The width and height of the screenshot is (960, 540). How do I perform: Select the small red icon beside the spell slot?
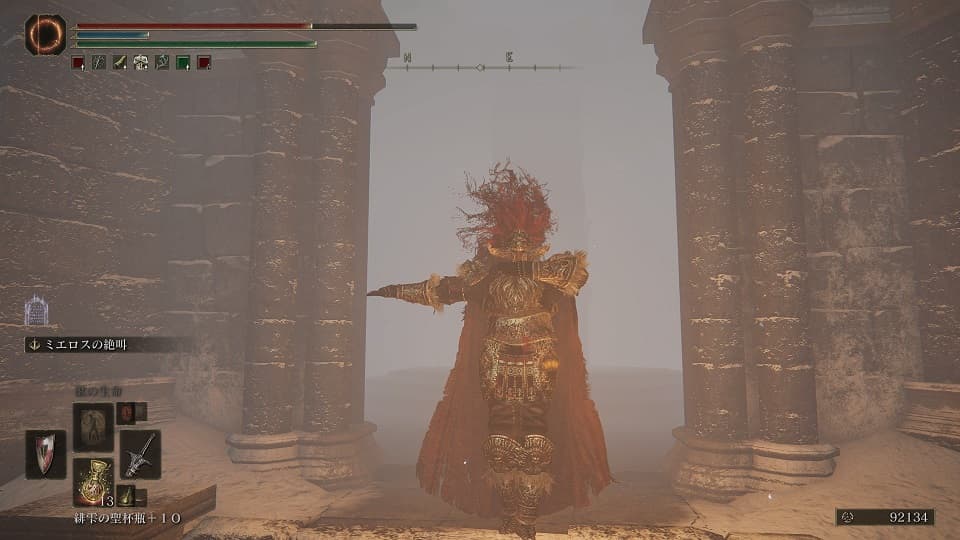(x=127, y=412)
